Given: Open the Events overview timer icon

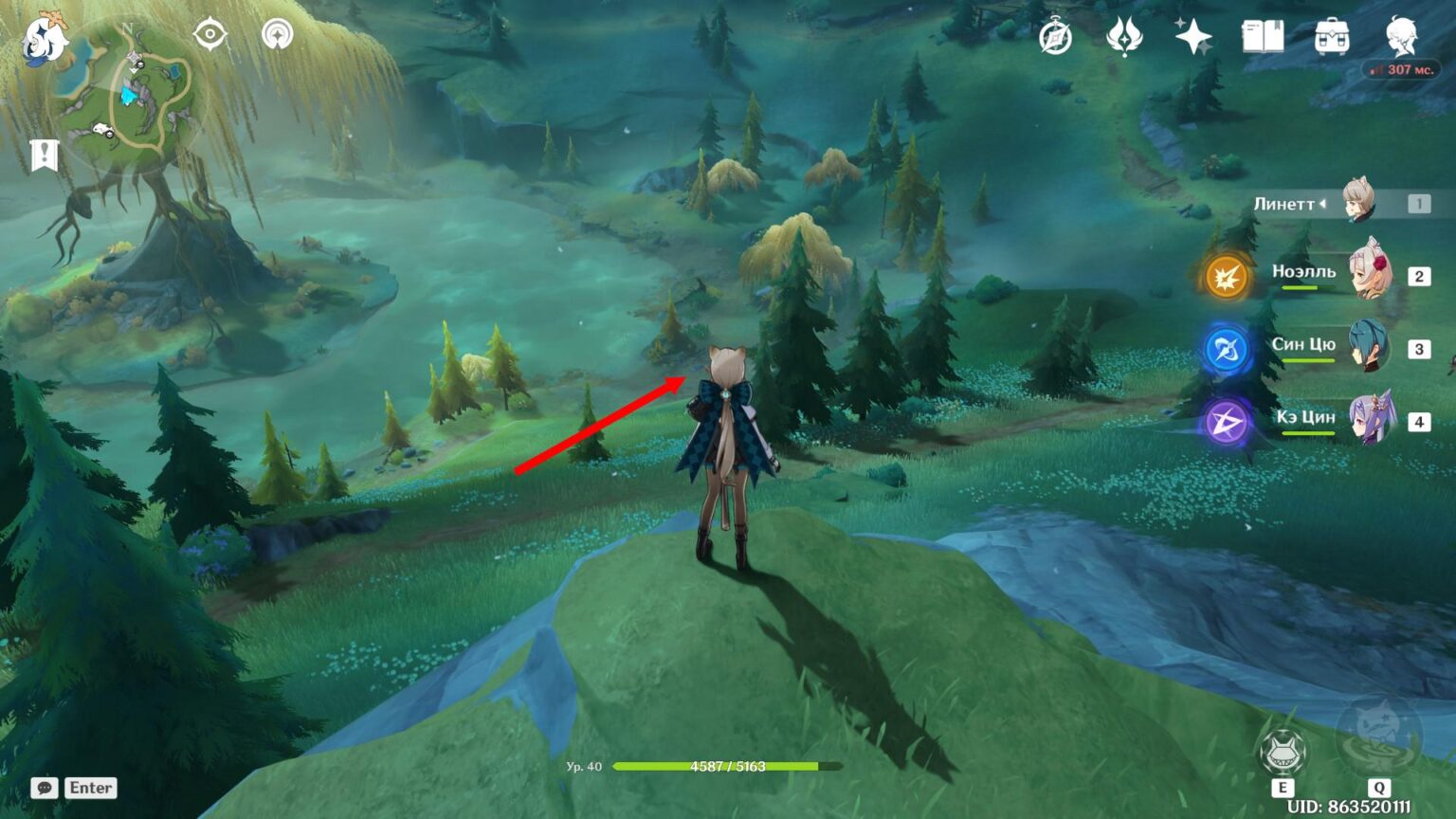Looking at the screenshot, I should click(x=1055, y=36).
